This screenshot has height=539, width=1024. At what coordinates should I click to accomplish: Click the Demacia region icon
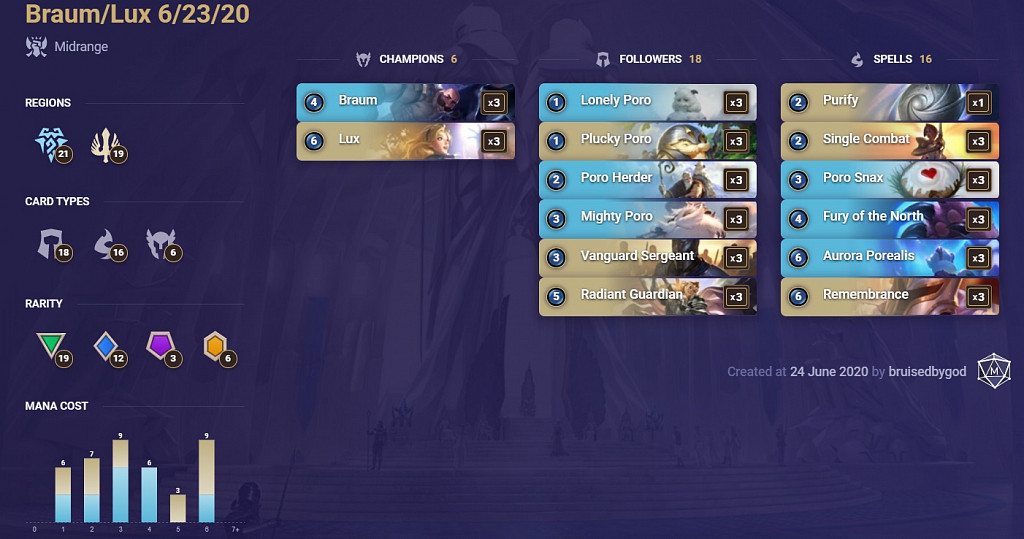(105, 146)
